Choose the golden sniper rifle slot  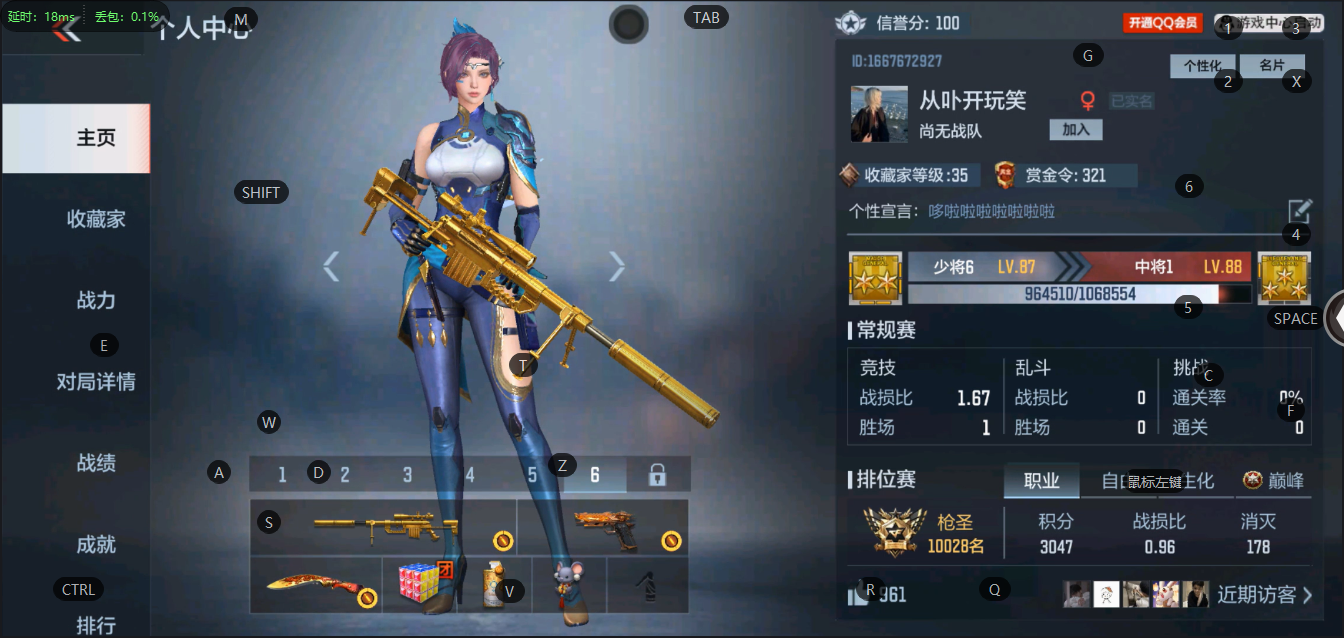click(384, 527)
